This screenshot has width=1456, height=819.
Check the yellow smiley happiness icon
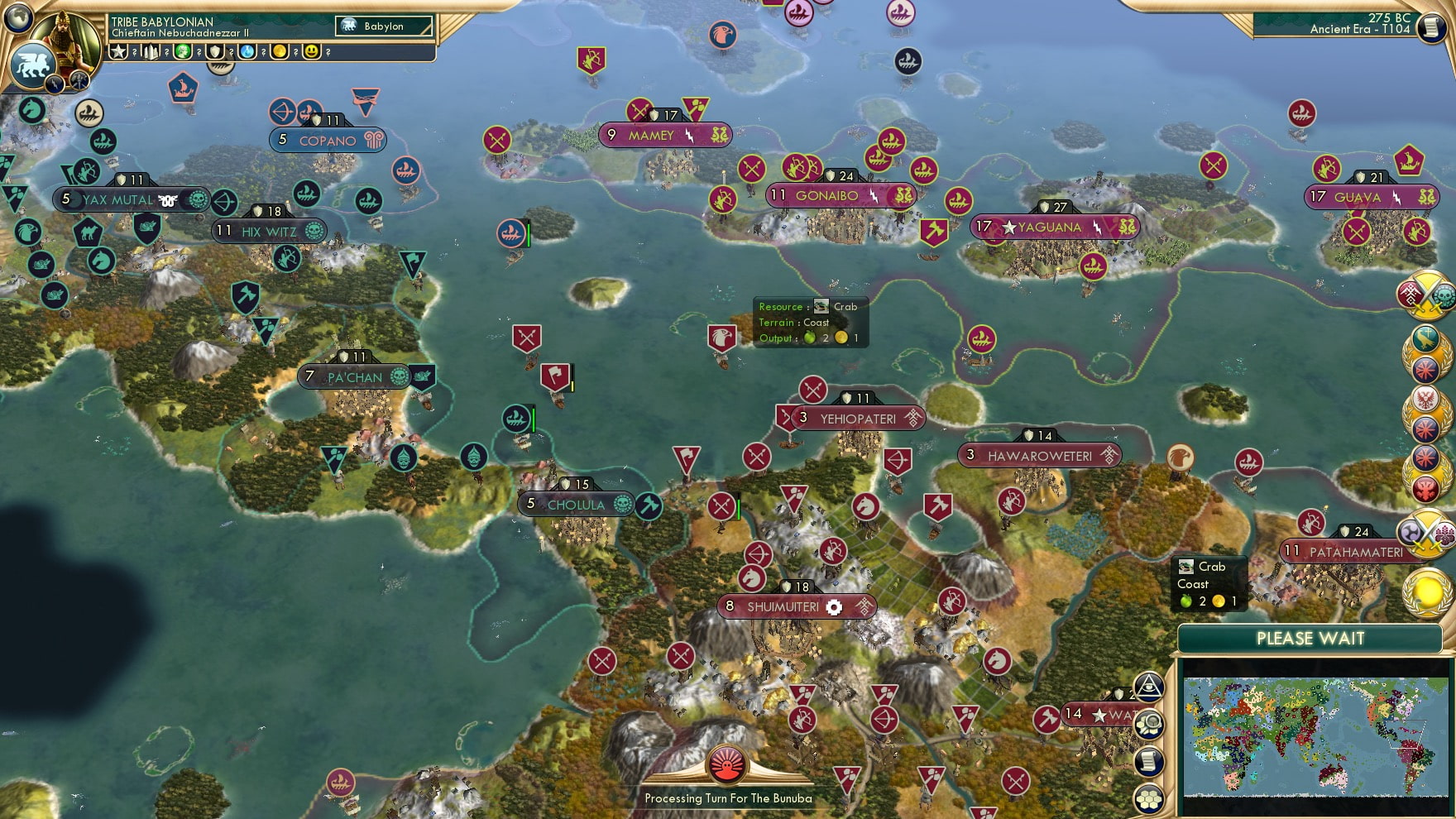tap(312, 52)
